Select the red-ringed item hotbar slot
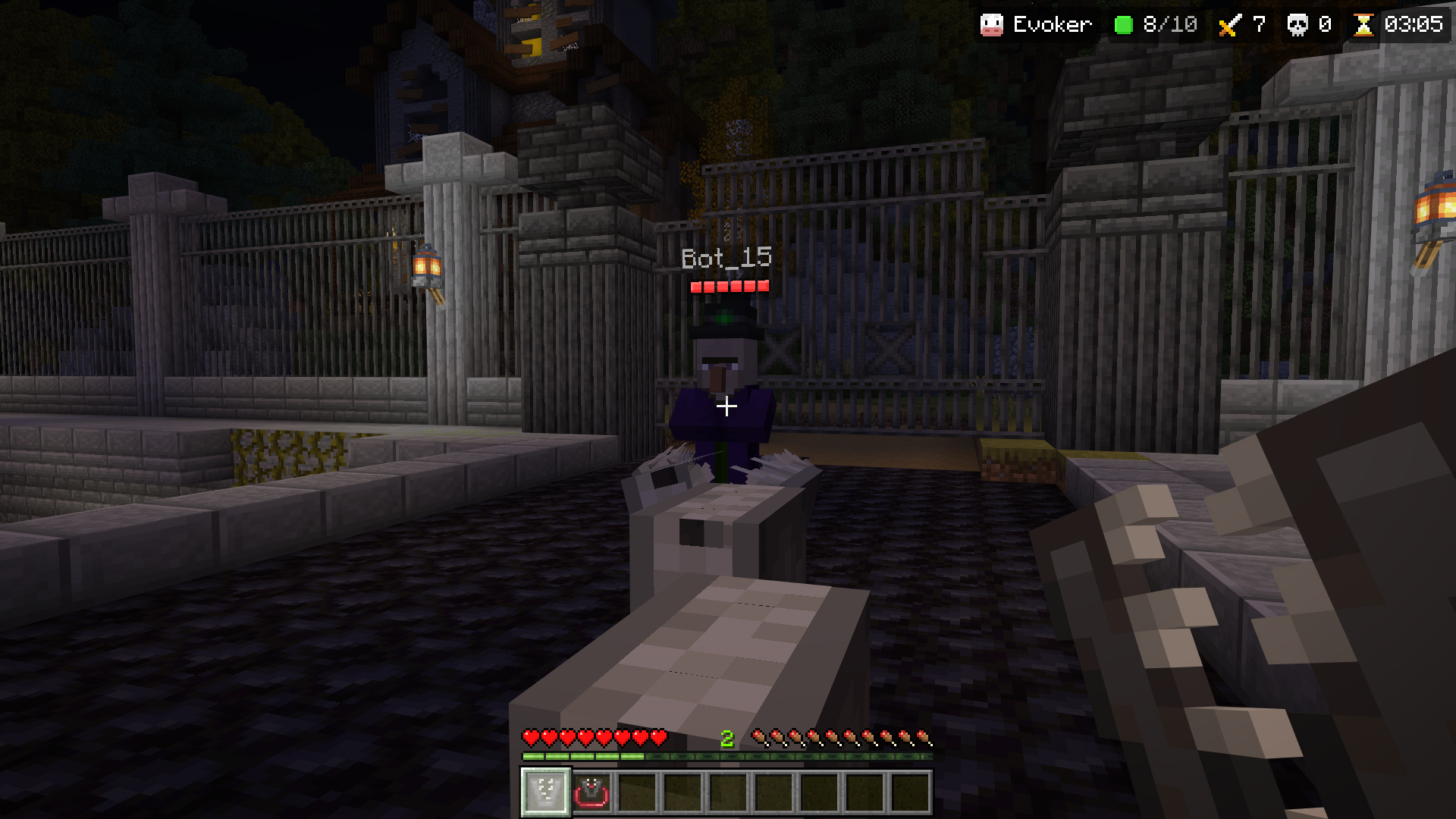Screen dimensions: 1456x819 tap(591, 792)
